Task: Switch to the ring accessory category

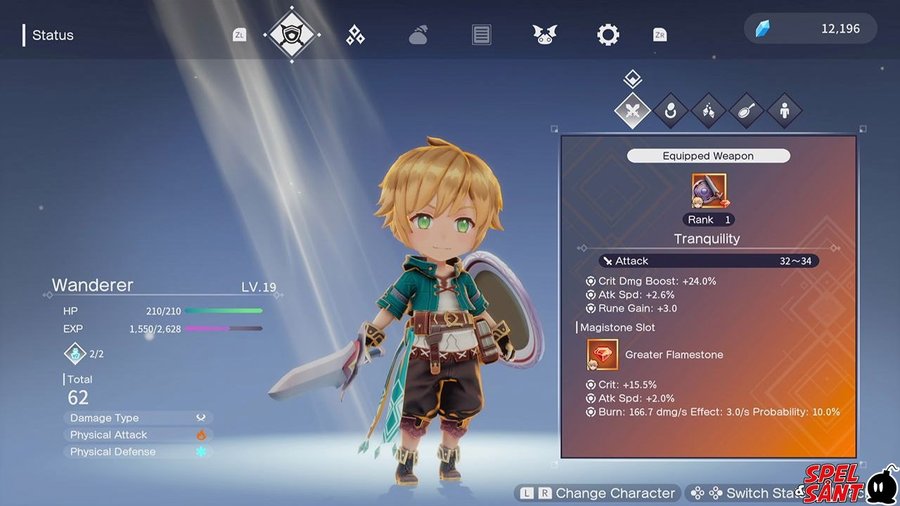Action: click(x=670, y=110)
